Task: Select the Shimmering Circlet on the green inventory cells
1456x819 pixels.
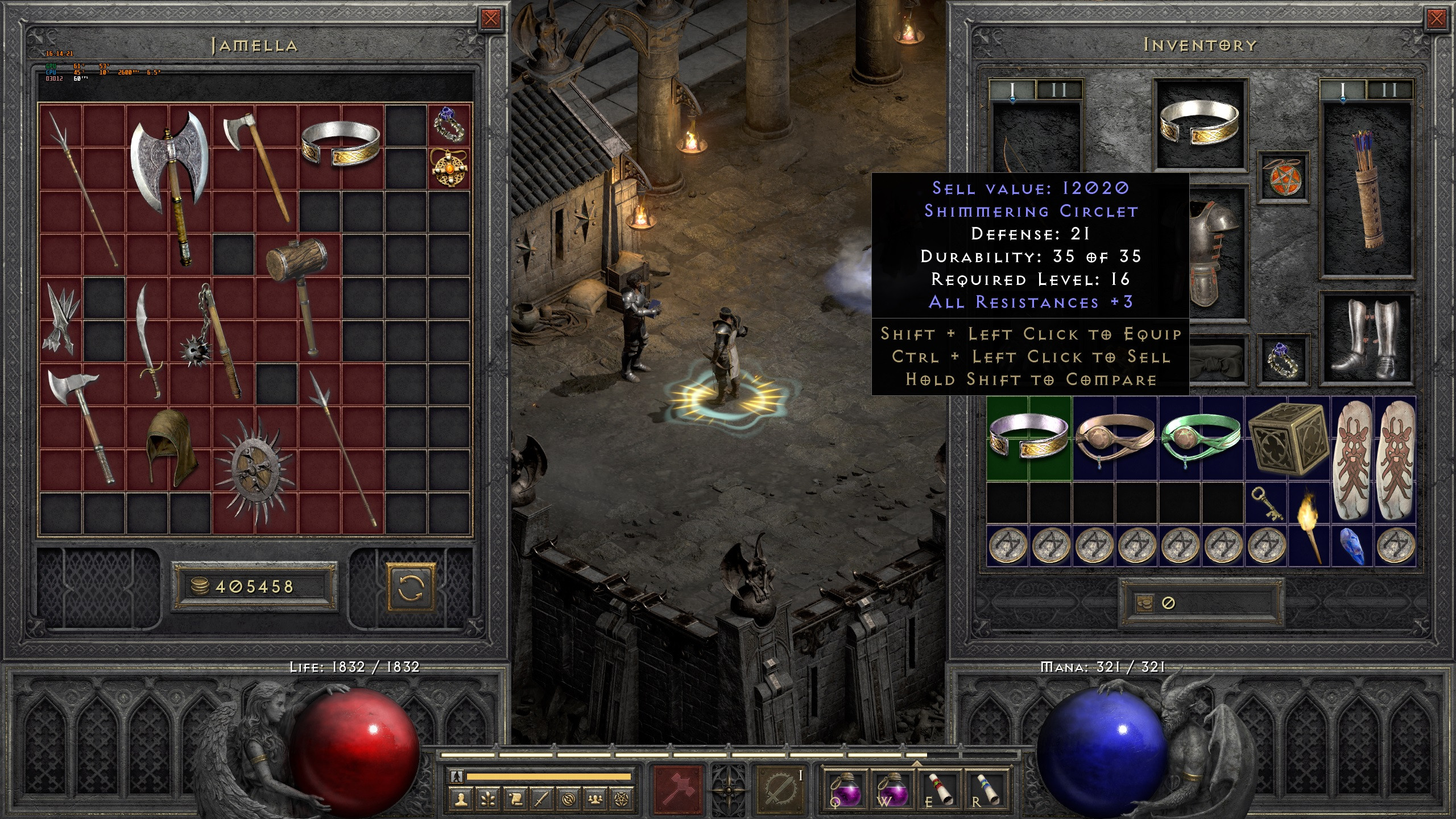Action: click(1029, 439)
